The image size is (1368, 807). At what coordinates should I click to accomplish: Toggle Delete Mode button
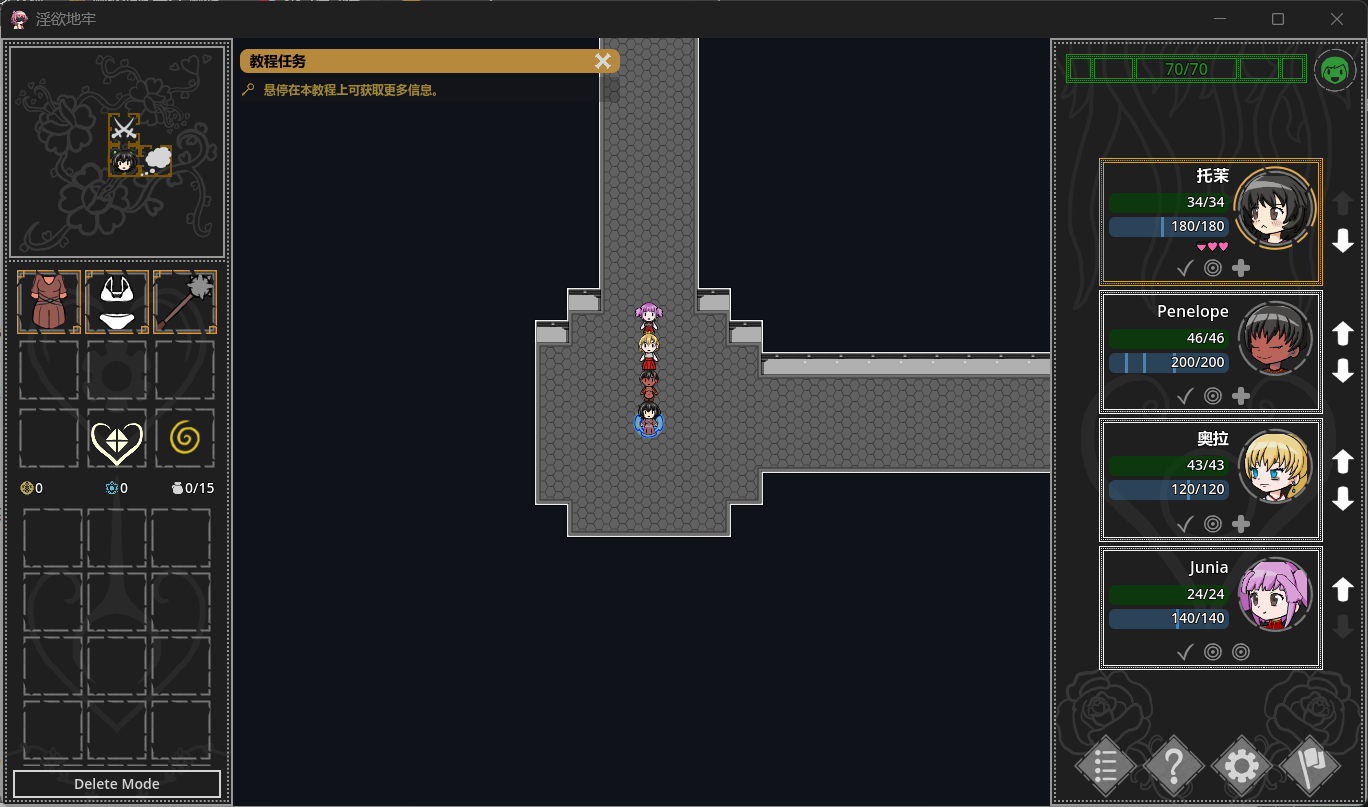(117, 784)
